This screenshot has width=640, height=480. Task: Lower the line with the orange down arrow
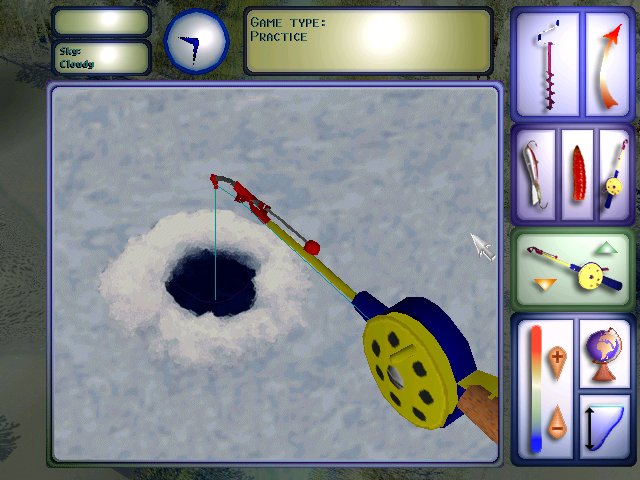(x=543, y=287)
